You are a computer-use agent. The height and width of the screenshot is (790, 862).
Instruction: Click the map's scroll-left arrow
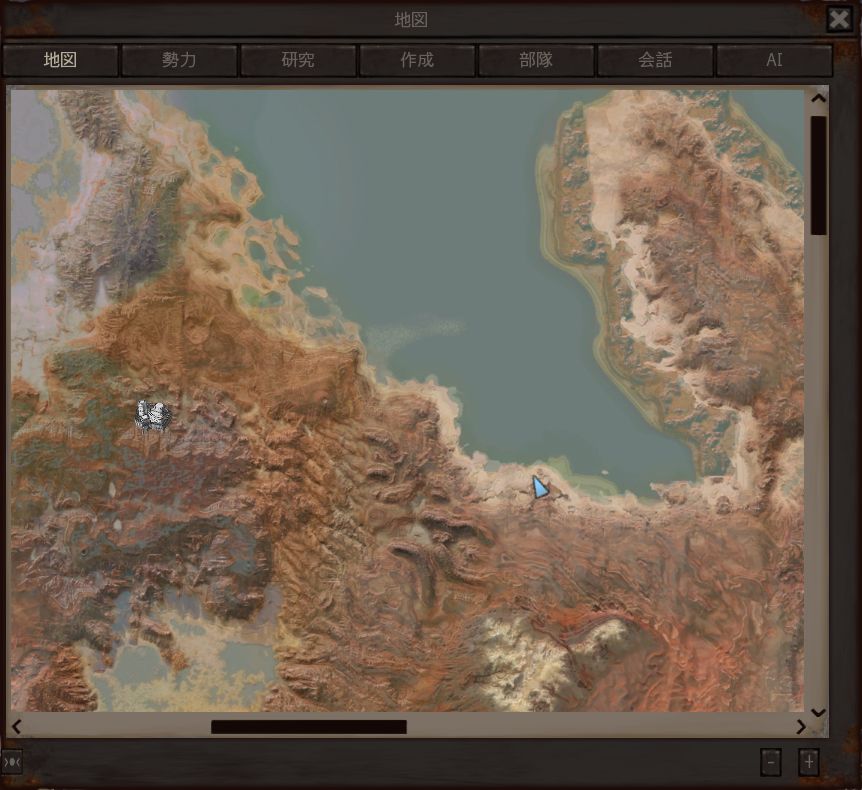point(16,727)
